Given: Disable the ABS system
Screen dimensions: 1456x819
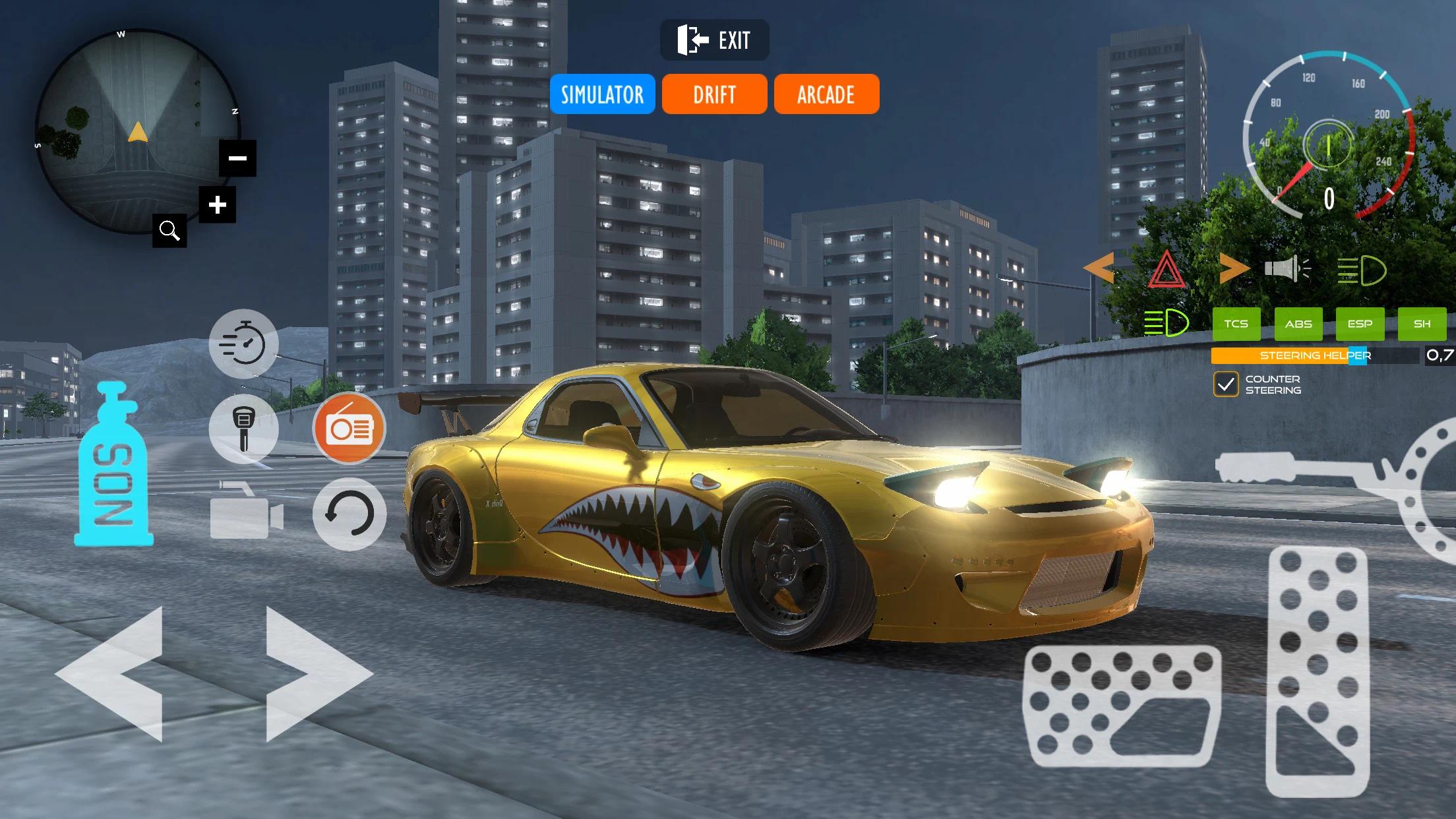Looking at the screenshot, I should point(1298,324).
